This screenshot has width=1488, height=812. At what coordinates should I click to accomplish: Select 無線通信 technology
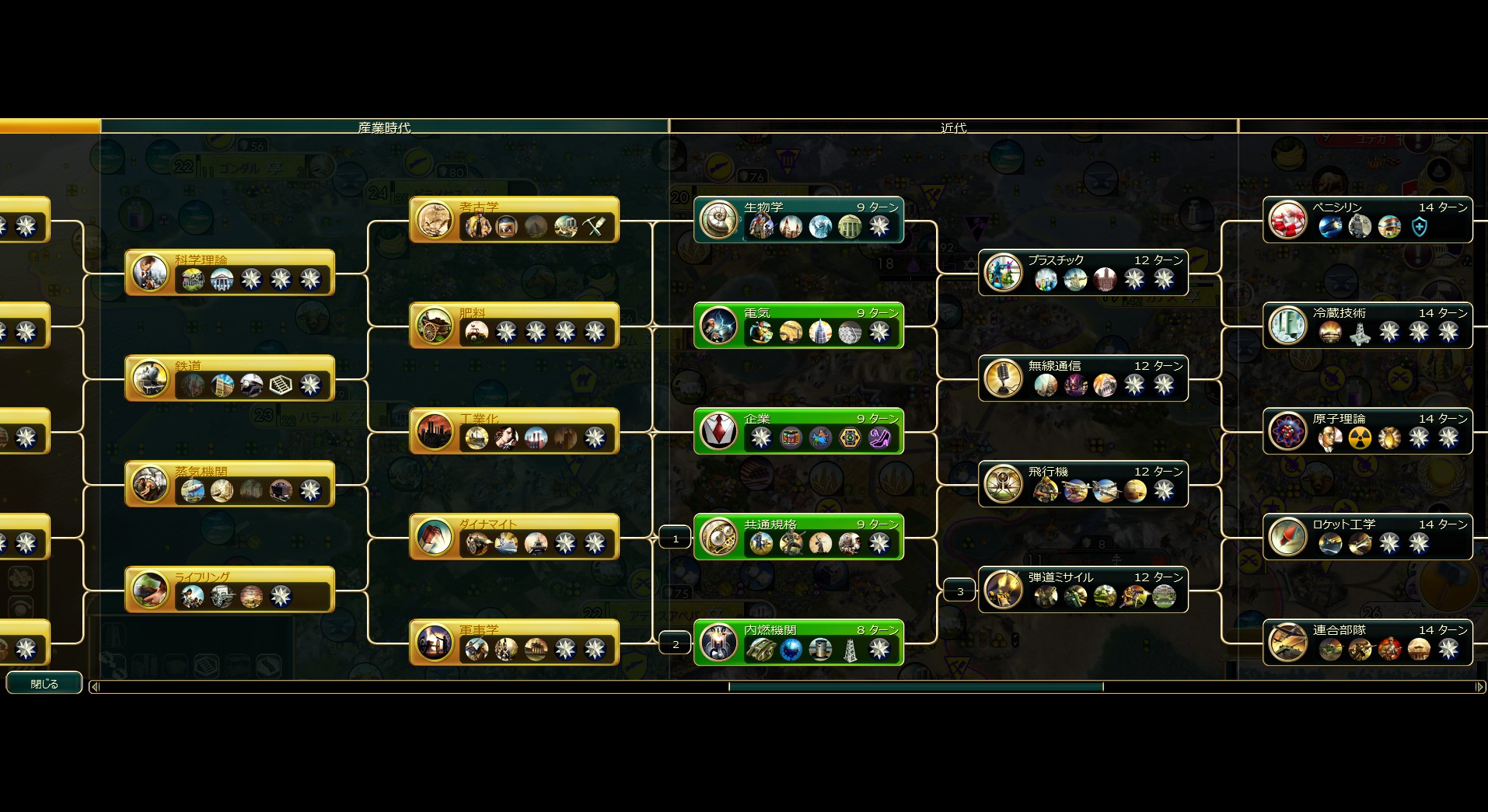[x=1083, y=378]
